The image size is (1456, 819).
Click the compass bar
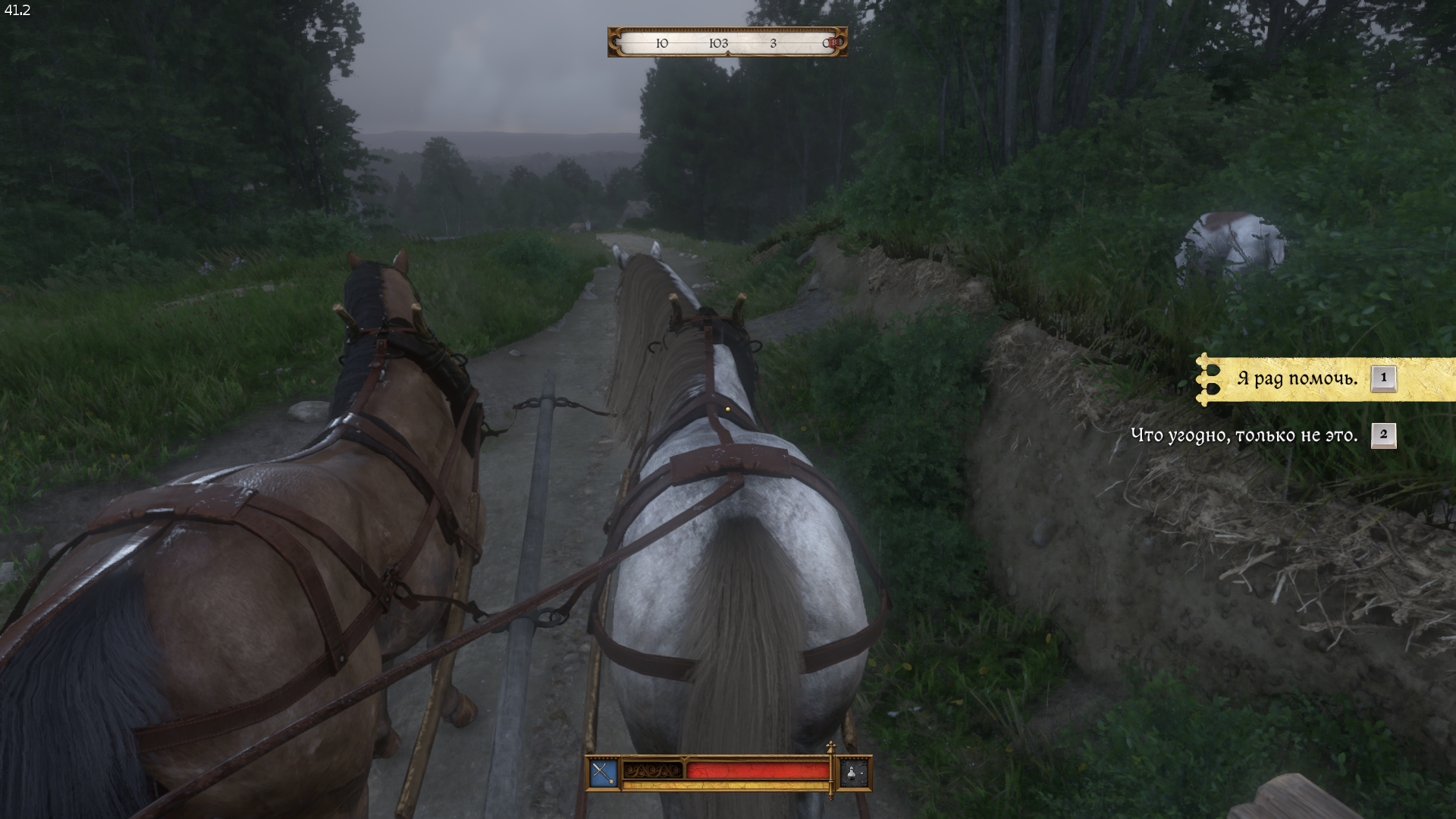(x=727, y=42)
